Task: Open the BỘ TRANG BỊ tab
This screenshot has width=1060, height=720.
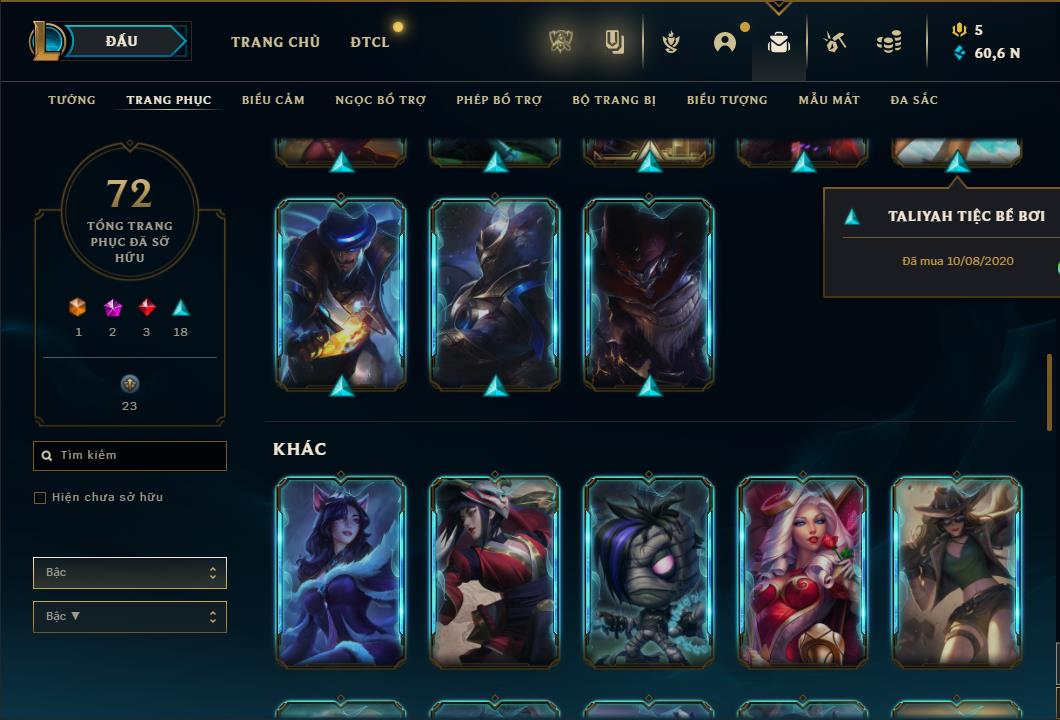Action: click(x=614, y=100)
